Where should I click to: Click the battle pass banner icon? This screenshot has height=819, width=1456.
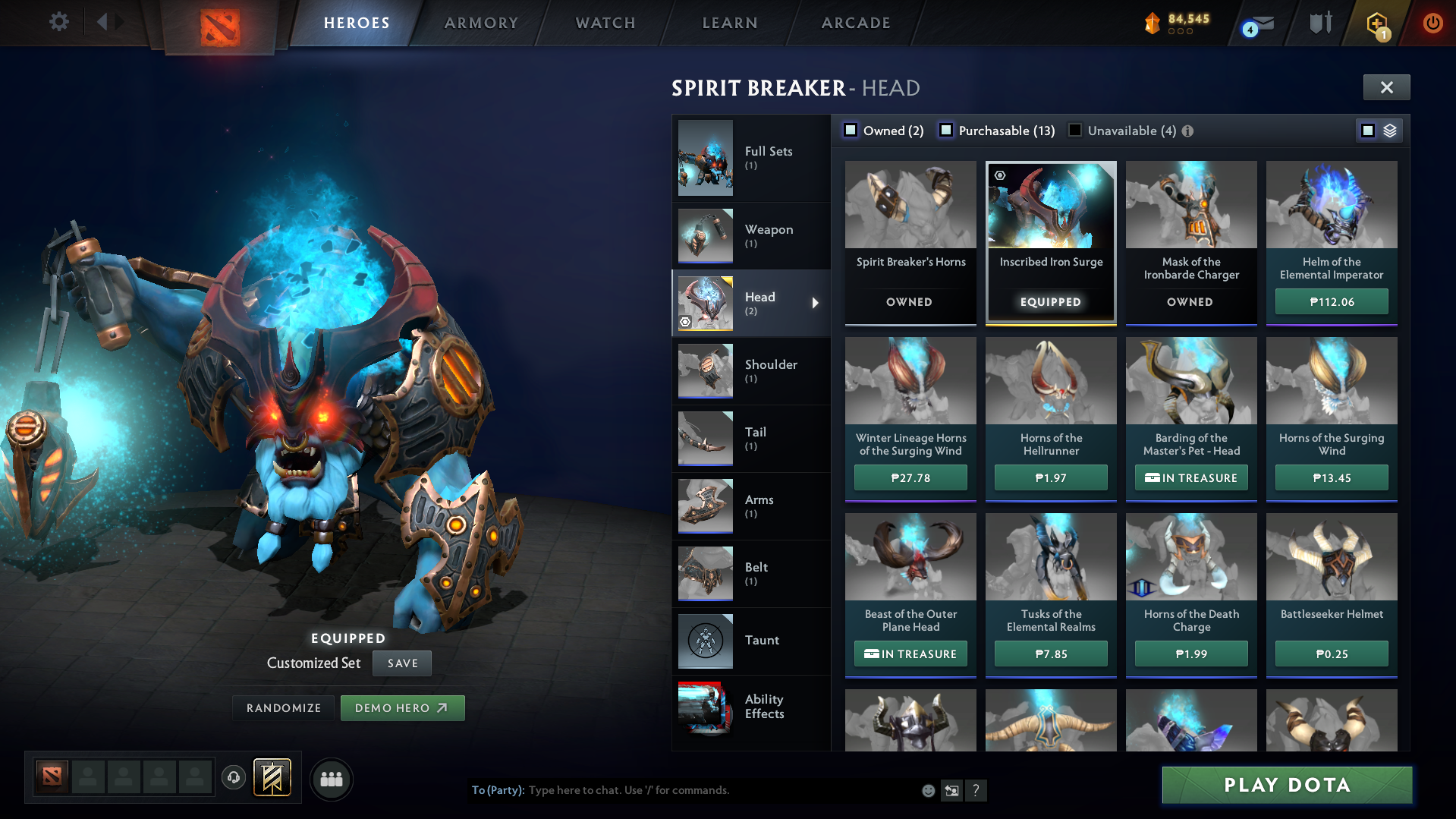pyautogui.click(x=270, y=778)
